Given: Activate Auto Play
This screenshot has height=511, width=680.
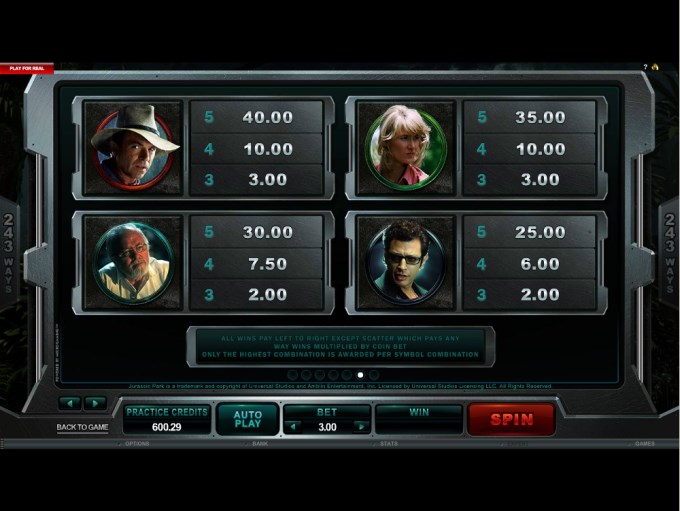Looking at the screenshot, I should click(247, 419).
